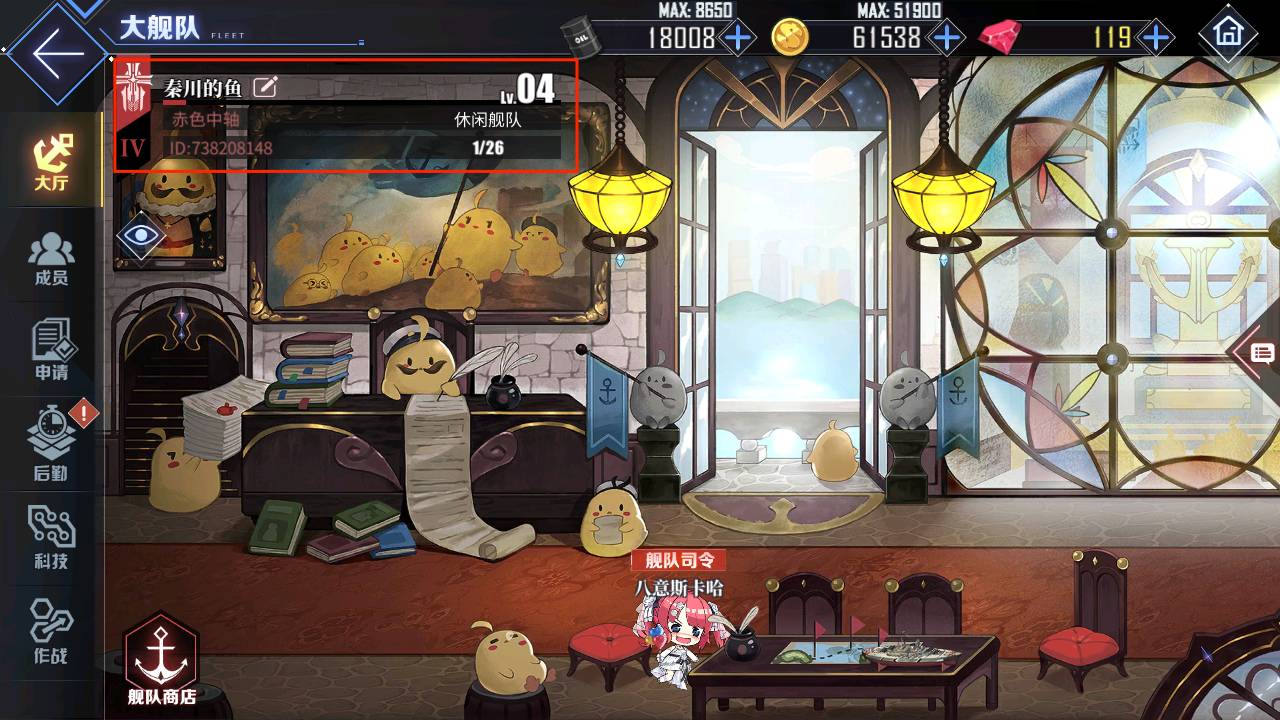This screenshot has width=1280, height=720.
Task: Open the 申请 applications tab
Action: tap(51, 351)
